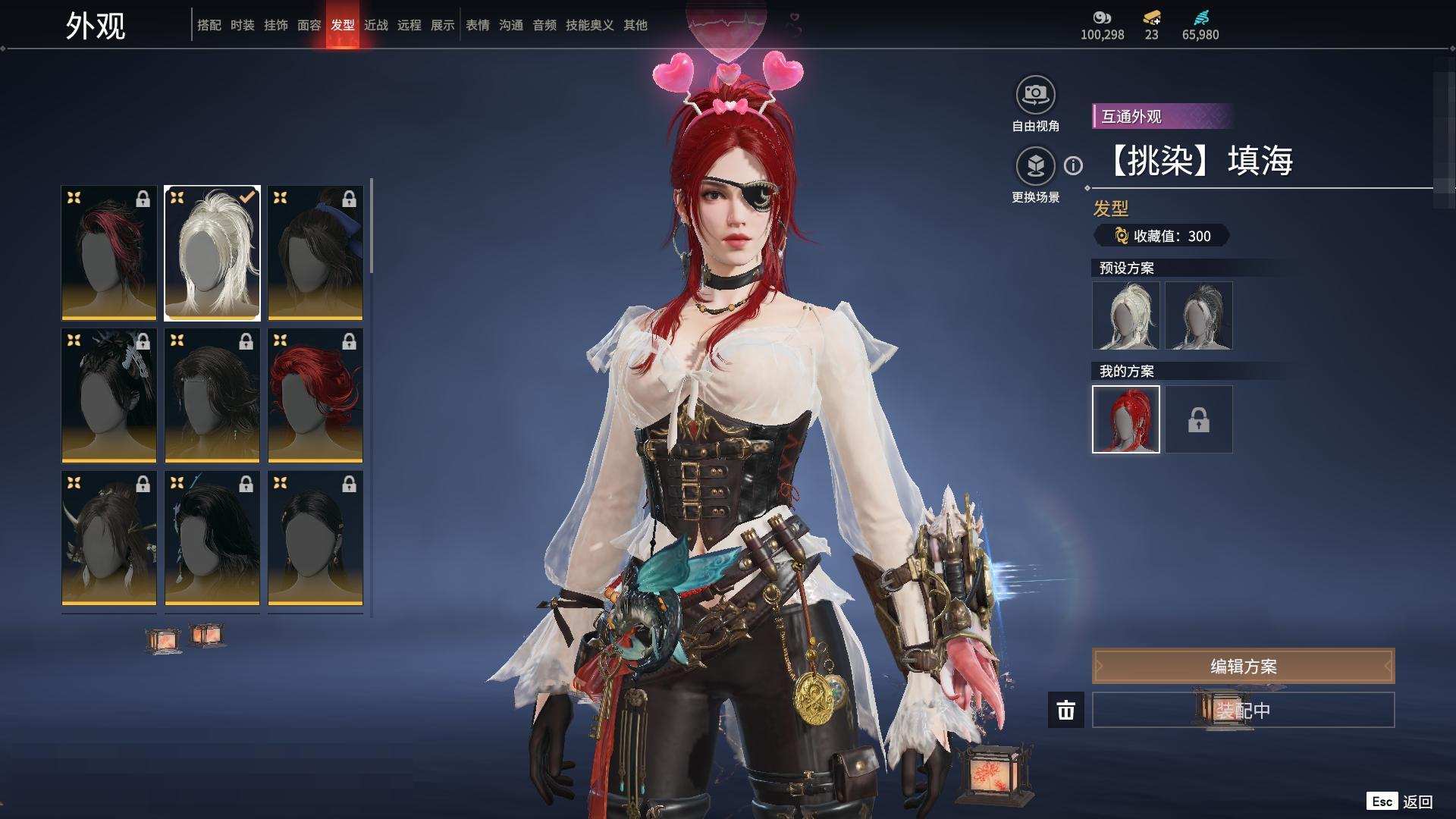Screen dimensions: 1456x819
Task: Open the 时装 outfit tab
Action: tap(242, 25)
